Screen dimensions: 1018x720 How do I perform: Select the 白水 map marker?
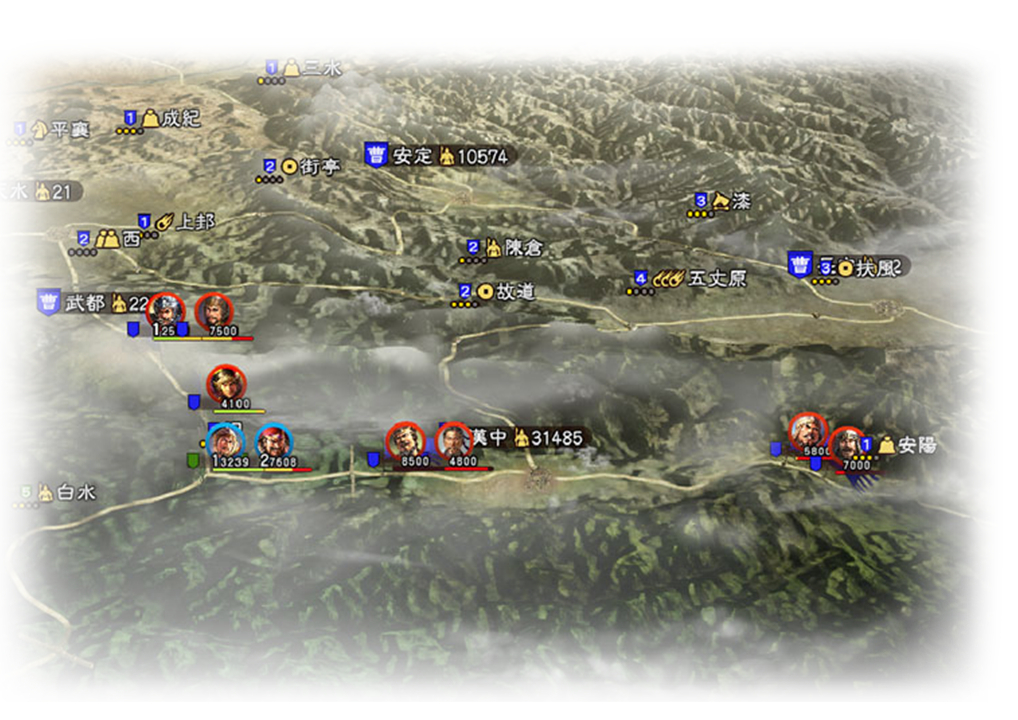pos(75,492)
